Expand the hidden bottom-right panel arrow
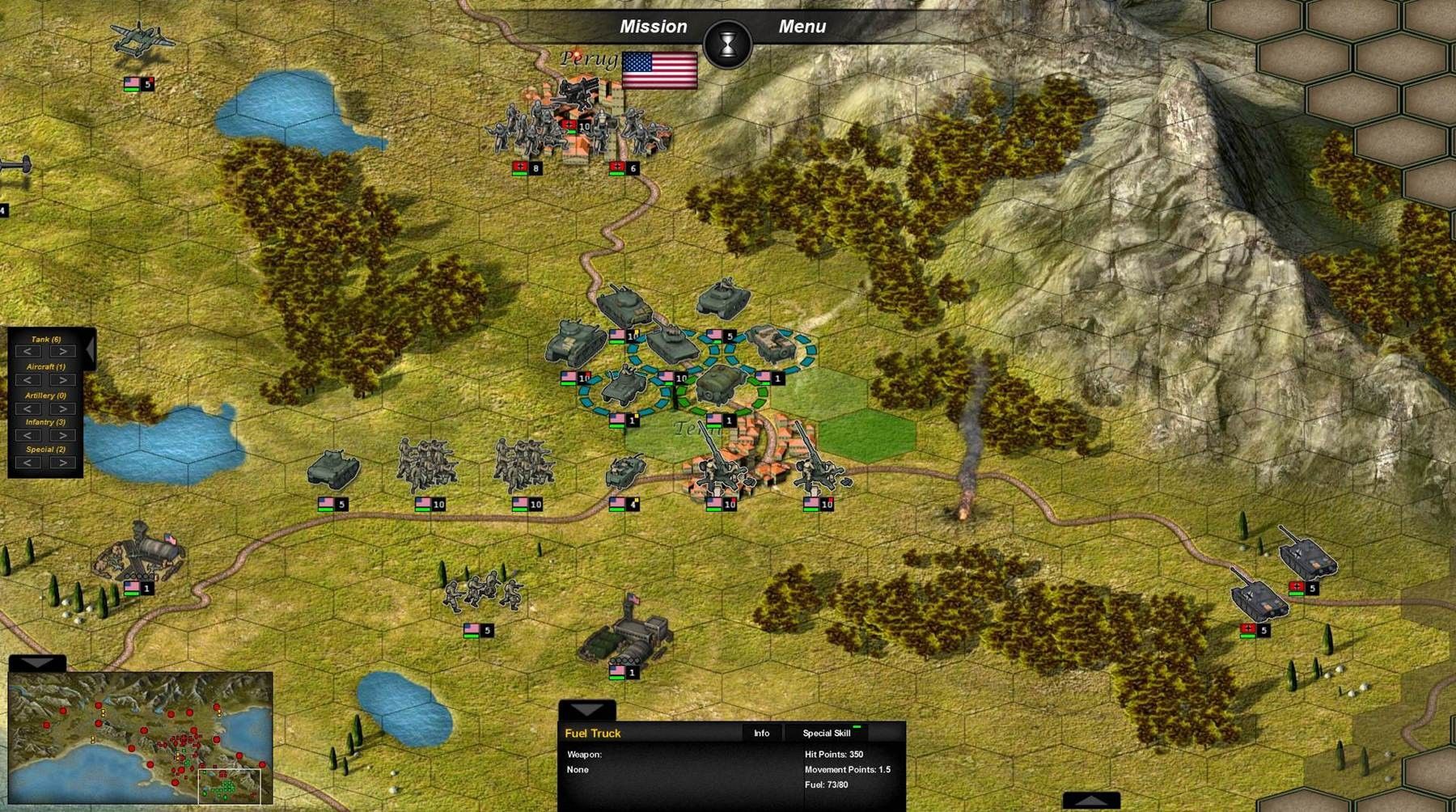 click(x=1091, y=800)
